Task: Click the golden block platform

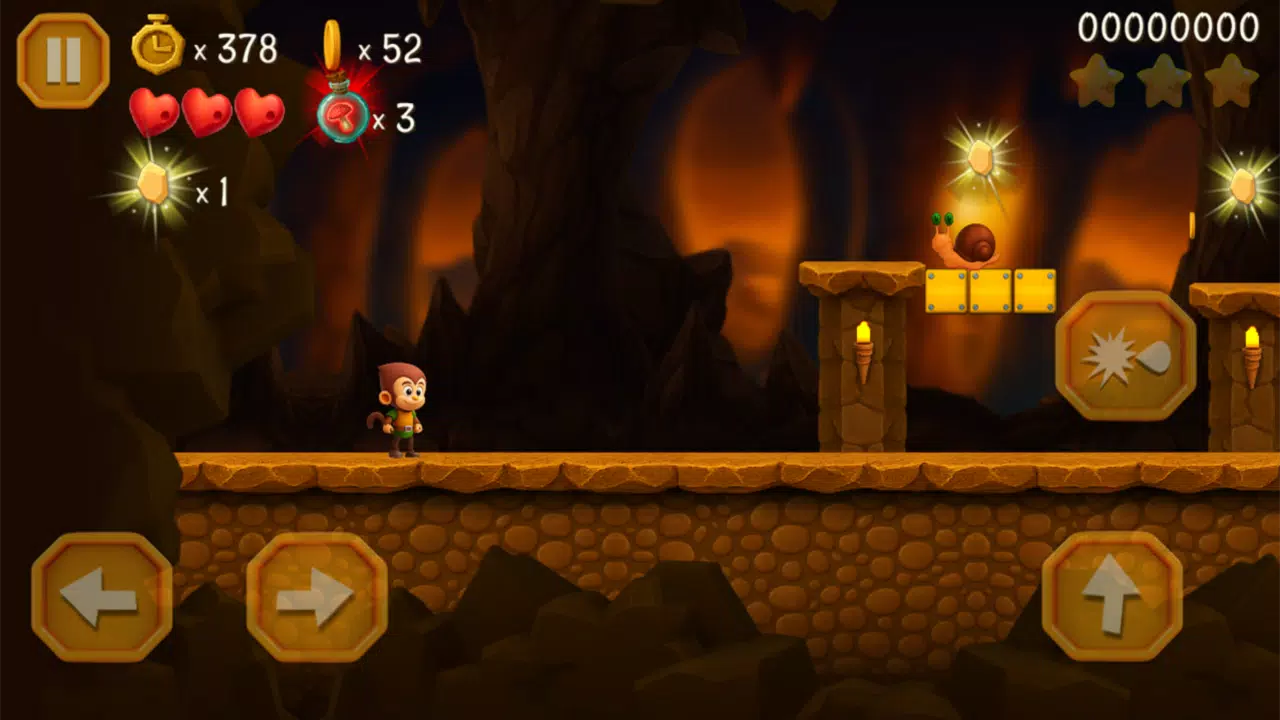Action: coord(990,290)
